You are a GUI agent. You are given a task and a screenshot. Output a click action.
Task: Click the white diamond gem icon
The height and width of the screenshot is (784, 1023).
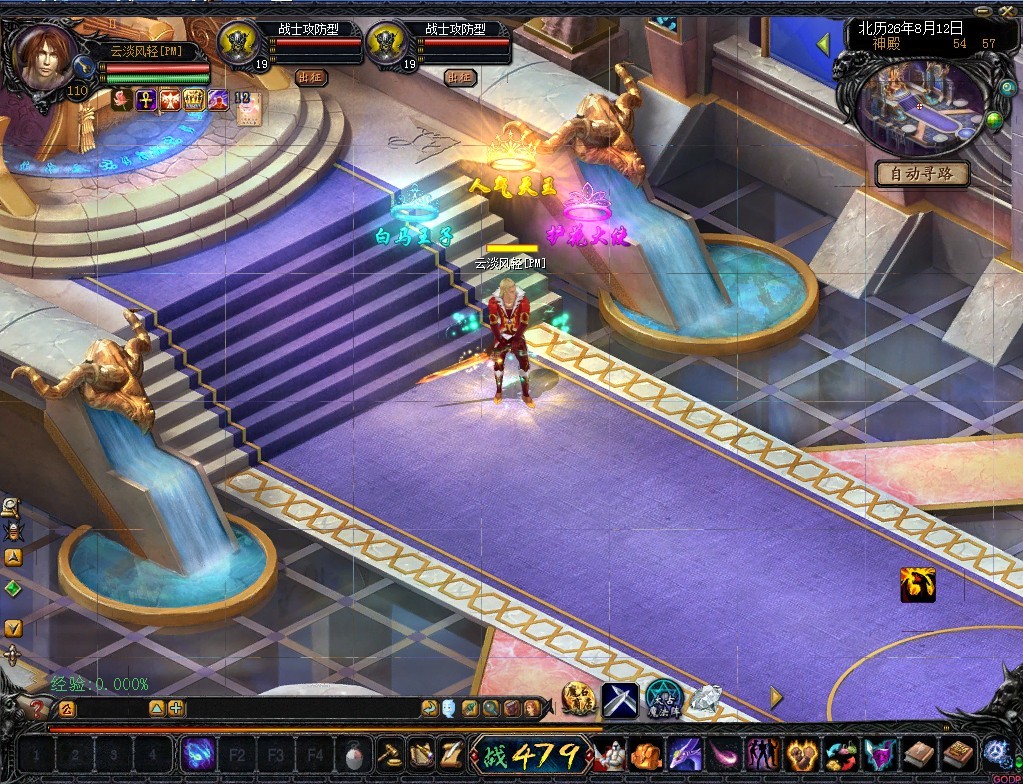pyautogui.click(x=705, y=699)
